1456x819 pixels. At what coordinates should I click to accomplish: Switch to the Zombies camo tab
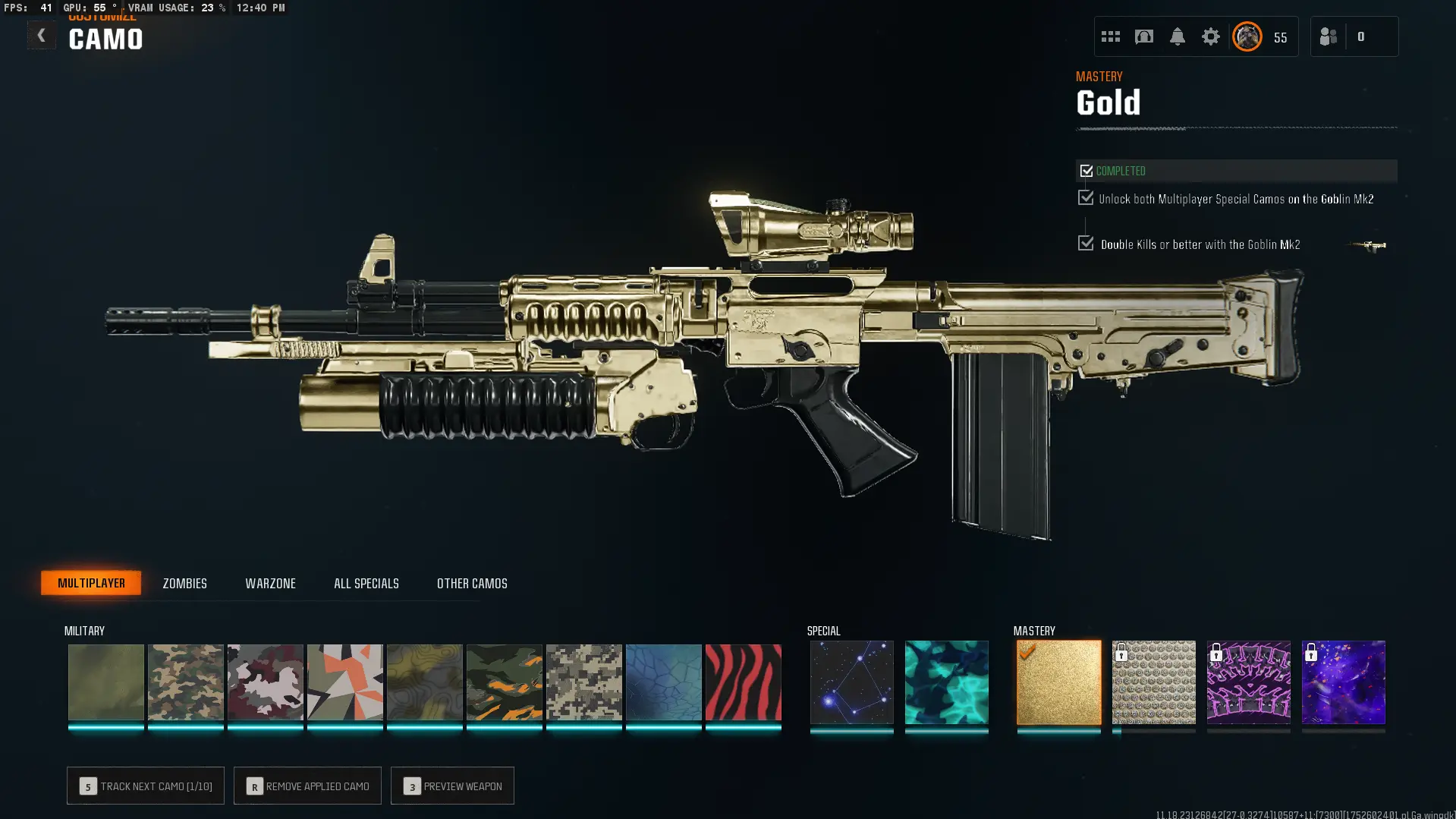(184, 583)
